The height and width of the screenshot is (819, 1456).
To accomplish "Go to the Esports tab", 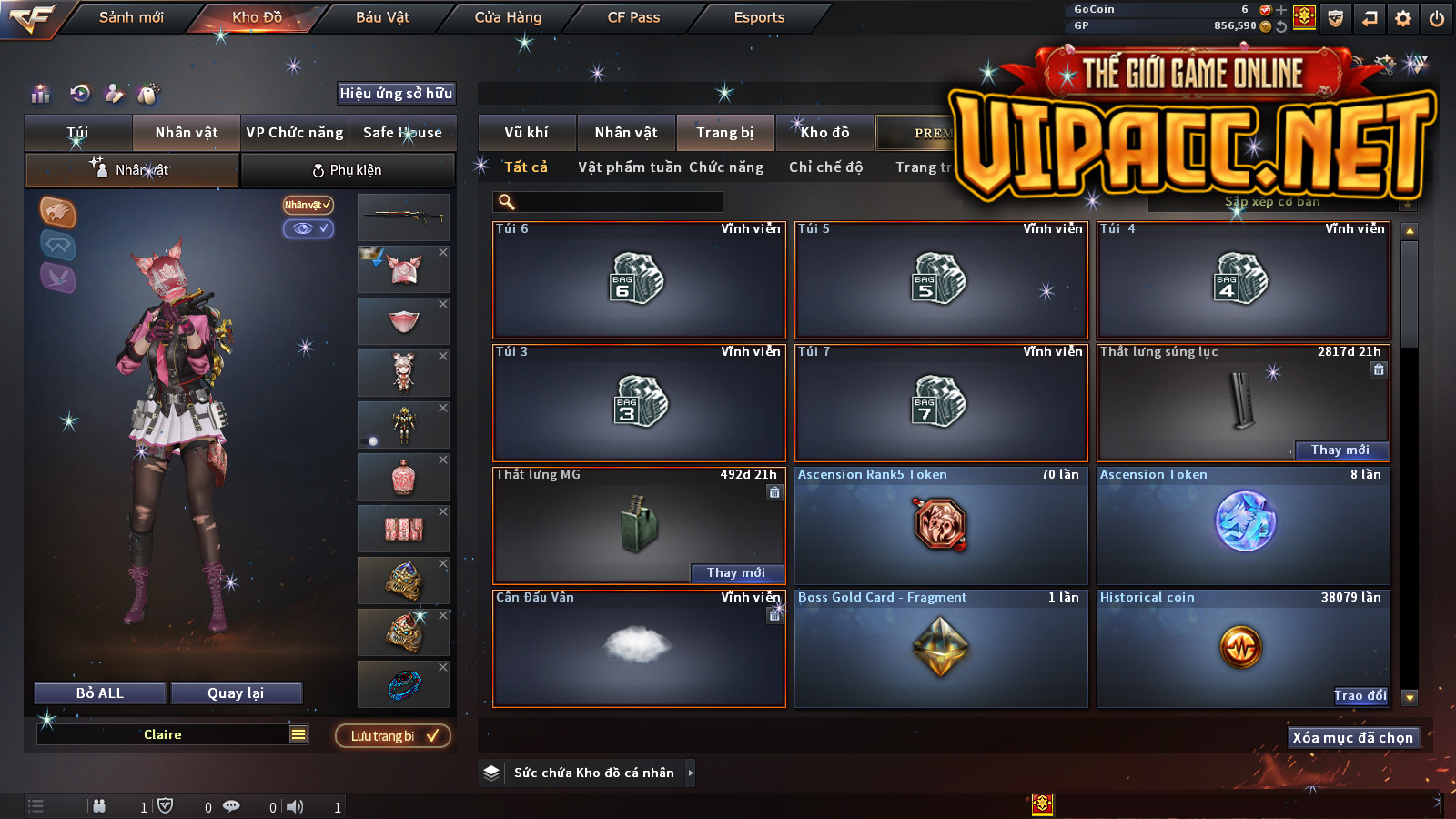I will pos(759,17).
